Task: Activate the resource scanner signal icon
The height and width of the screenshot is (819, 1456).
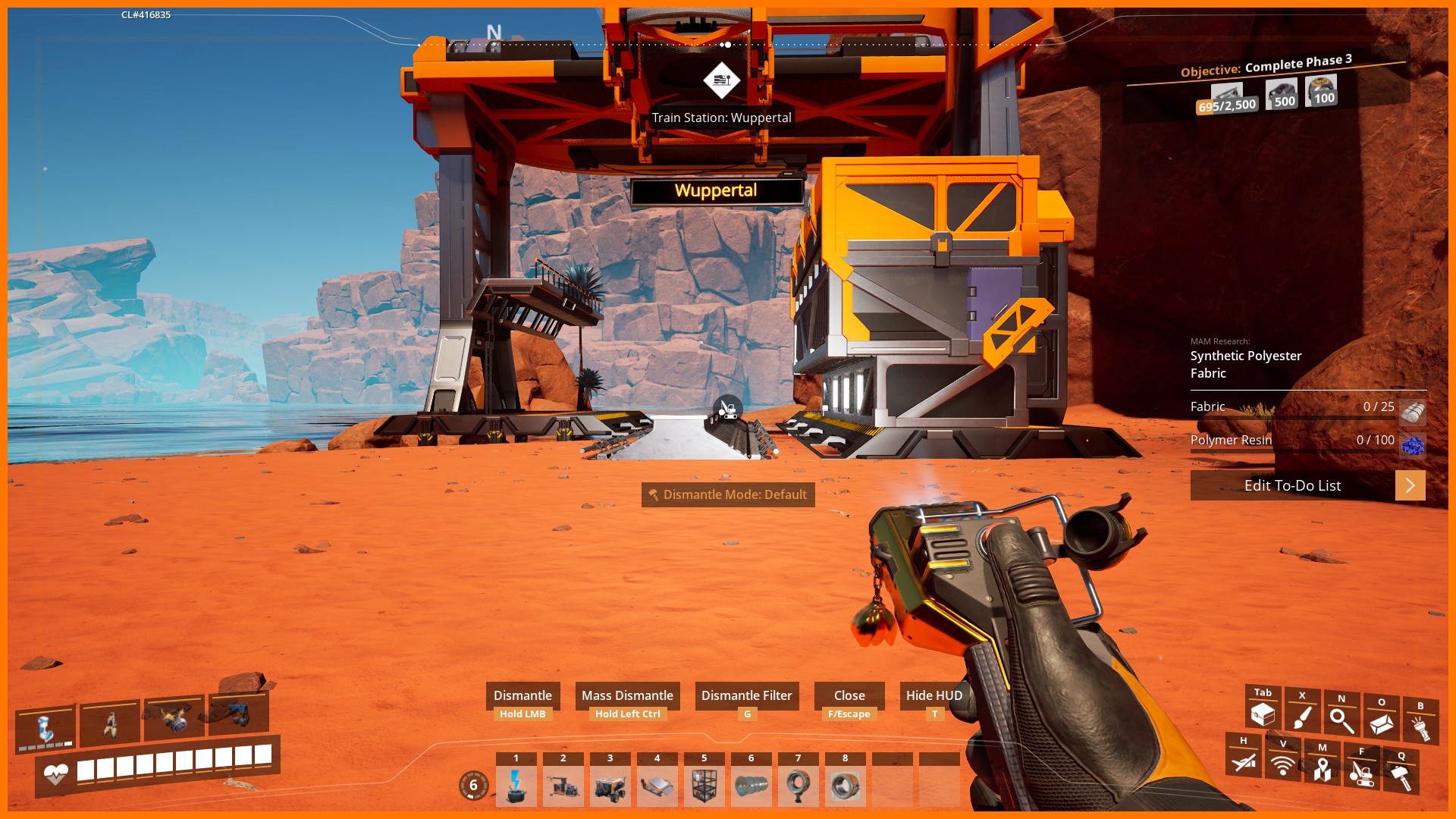Action: (x=1283, y=764)
